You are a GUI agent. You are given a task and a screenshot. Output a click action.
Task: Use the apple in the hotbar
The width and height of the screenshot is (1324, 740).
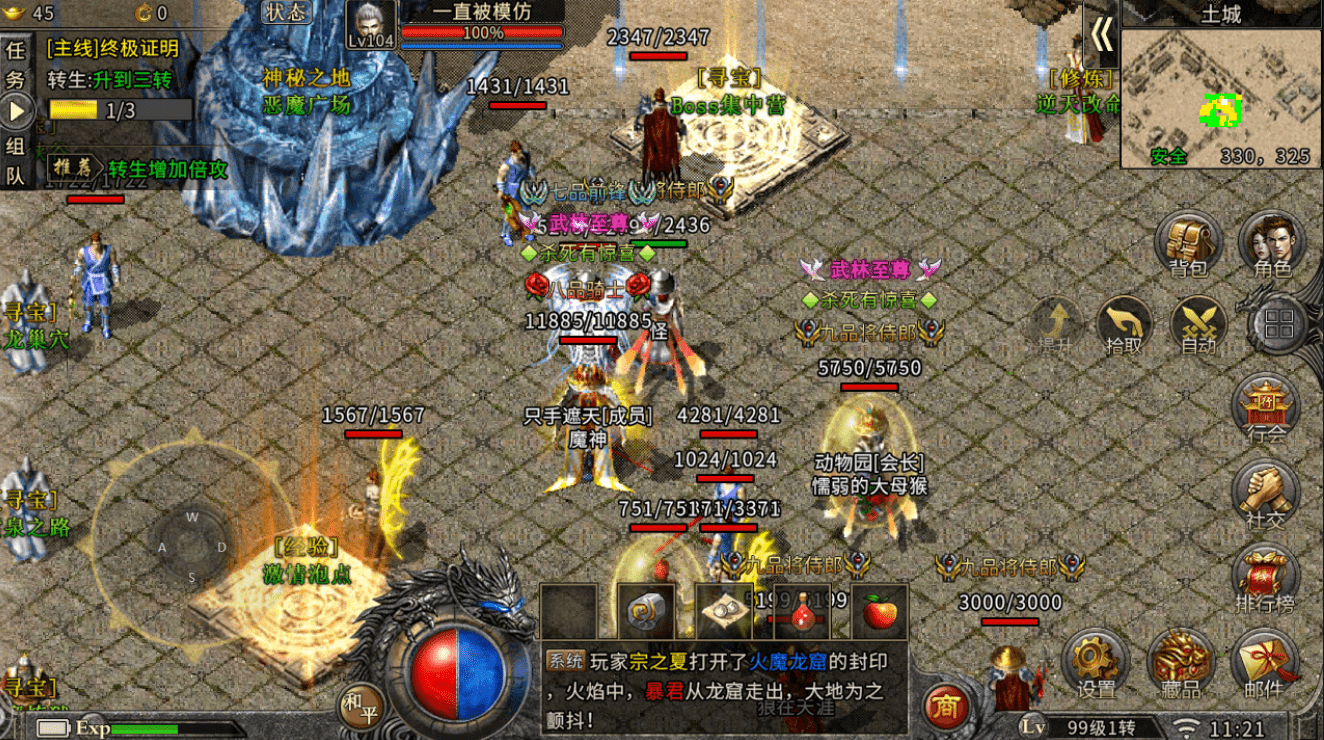pyautogui.click(x=880, y=610)
